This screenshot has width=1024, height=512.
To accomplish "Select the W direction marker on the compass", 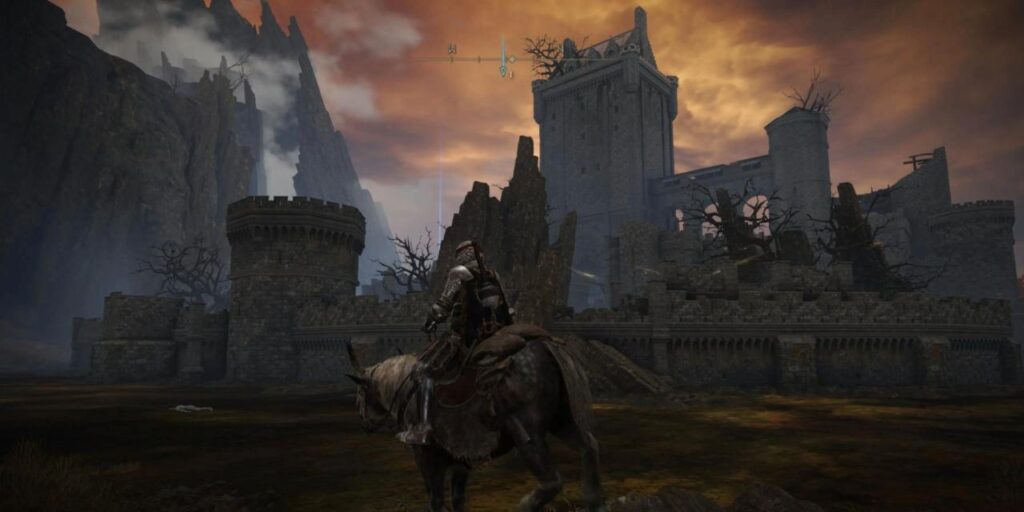I will point(452,48).
